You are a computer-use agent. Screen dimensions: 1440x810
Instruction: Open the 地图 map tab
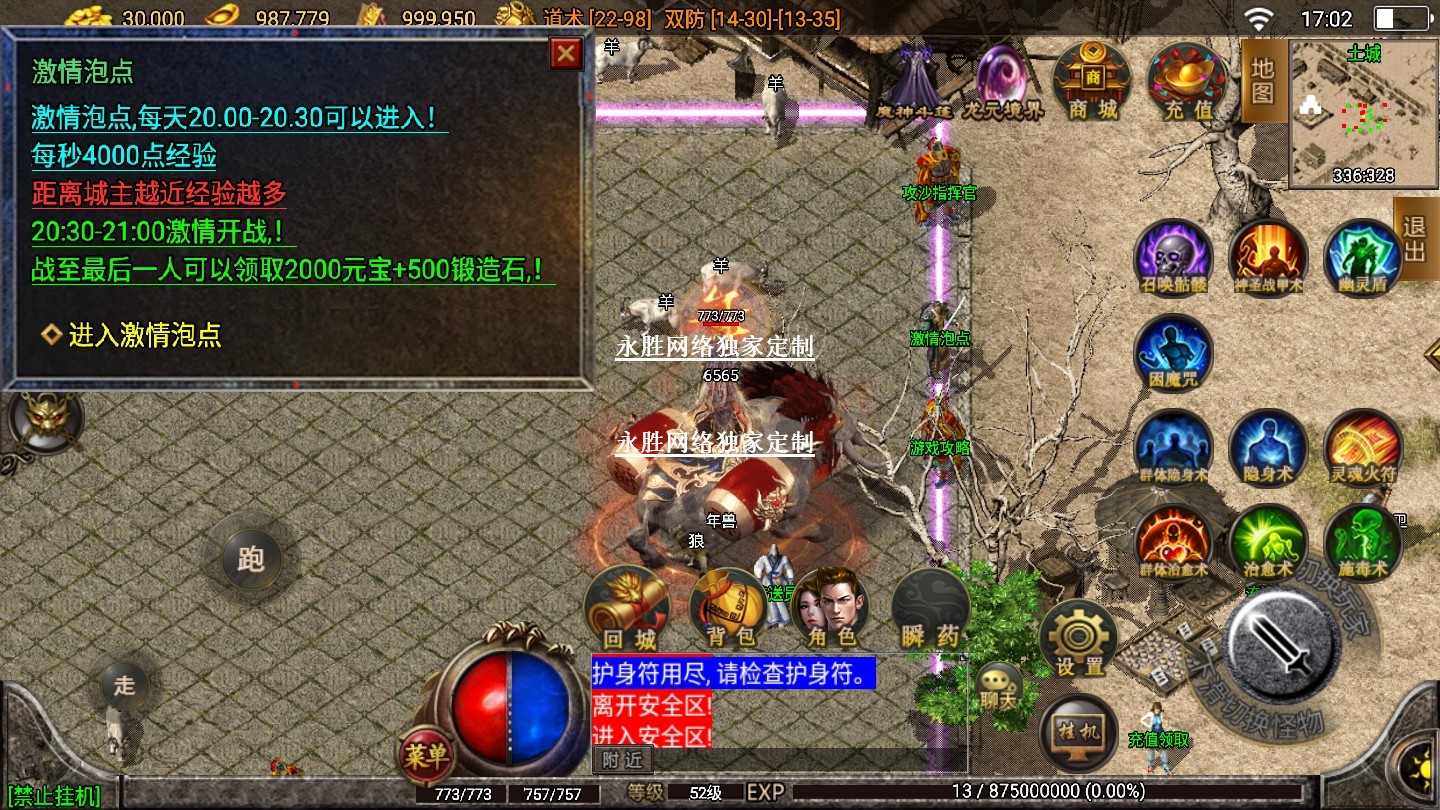(x=1262, y=81)
